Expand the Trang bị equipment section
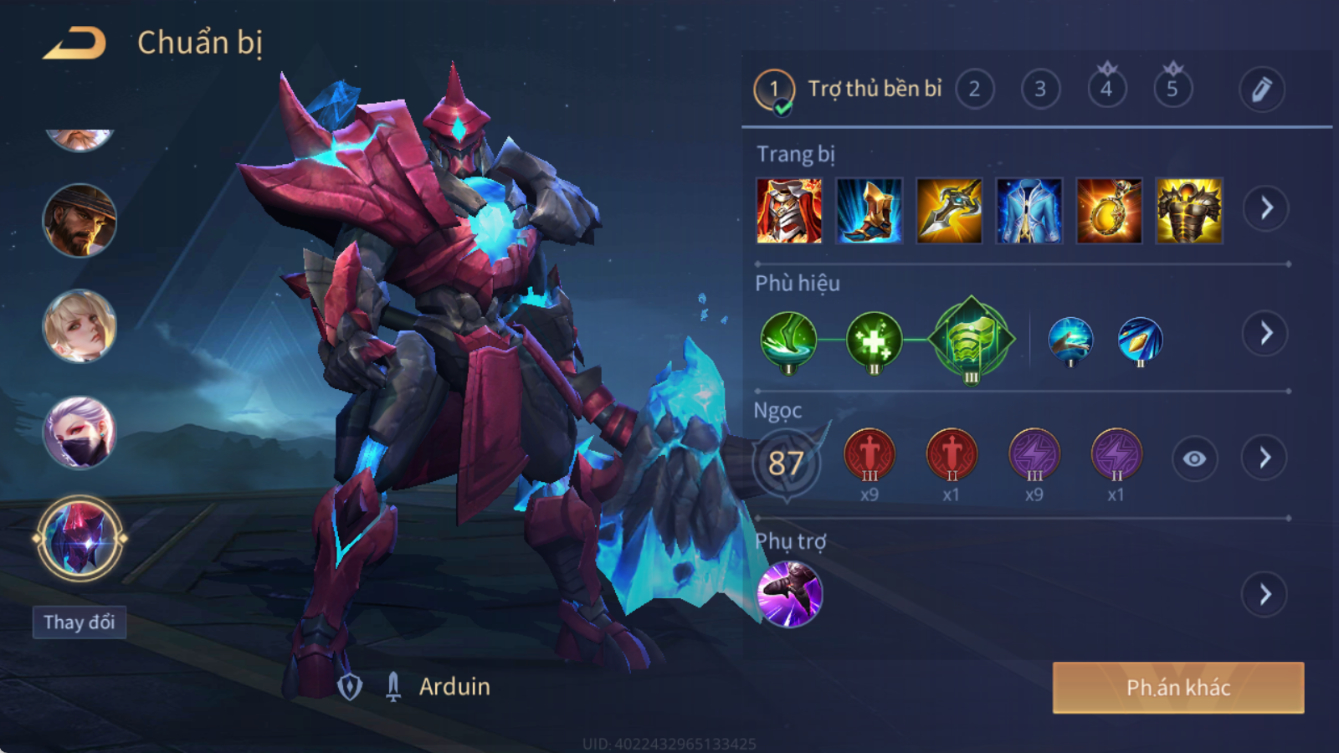 pyautogui.click(x=1265, y=208)
